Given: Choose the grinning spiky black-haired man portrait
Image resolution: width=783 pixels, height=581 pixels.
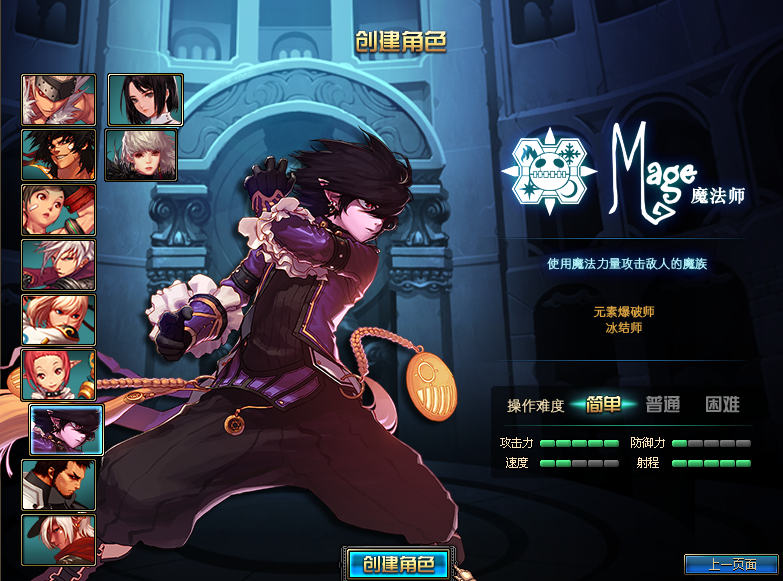Looking at the screenshot, I should (59, 155).
